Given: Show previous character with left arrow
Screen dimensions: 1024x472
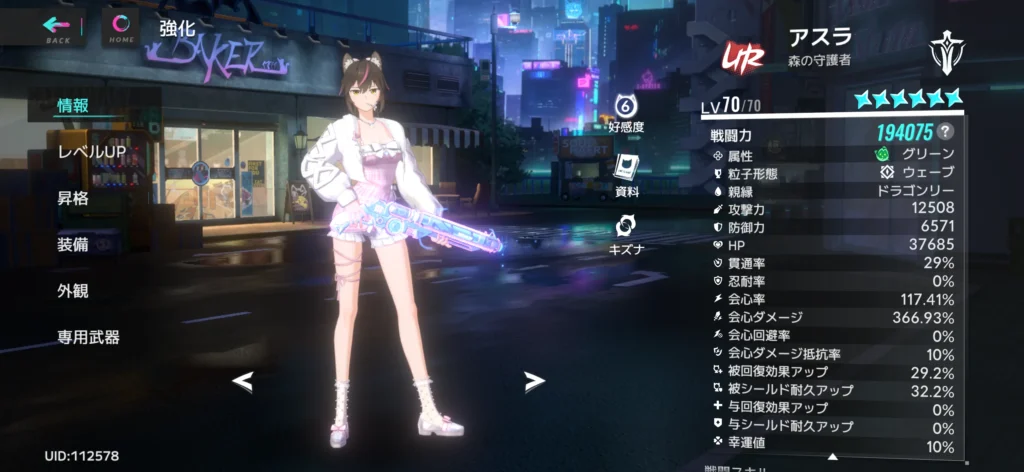Looking at the screenshot, I should [243, 380].
